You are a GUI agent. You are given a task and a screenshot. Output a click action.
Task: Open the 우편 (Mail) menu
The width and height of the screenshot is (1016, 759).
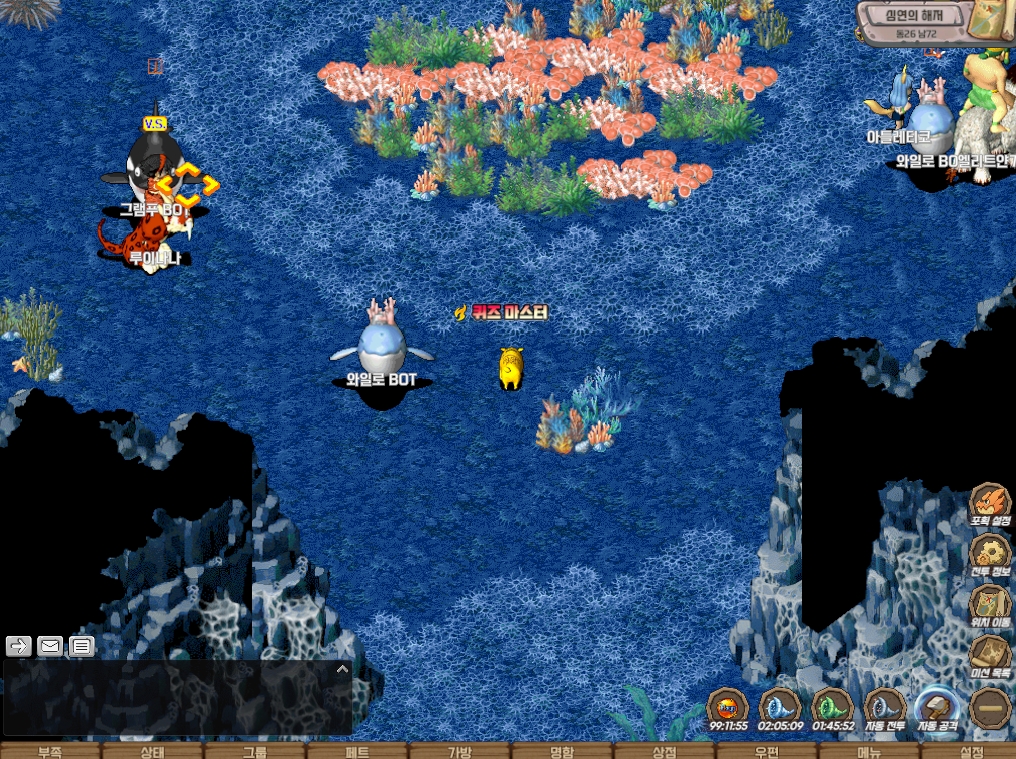pos(766,751)
